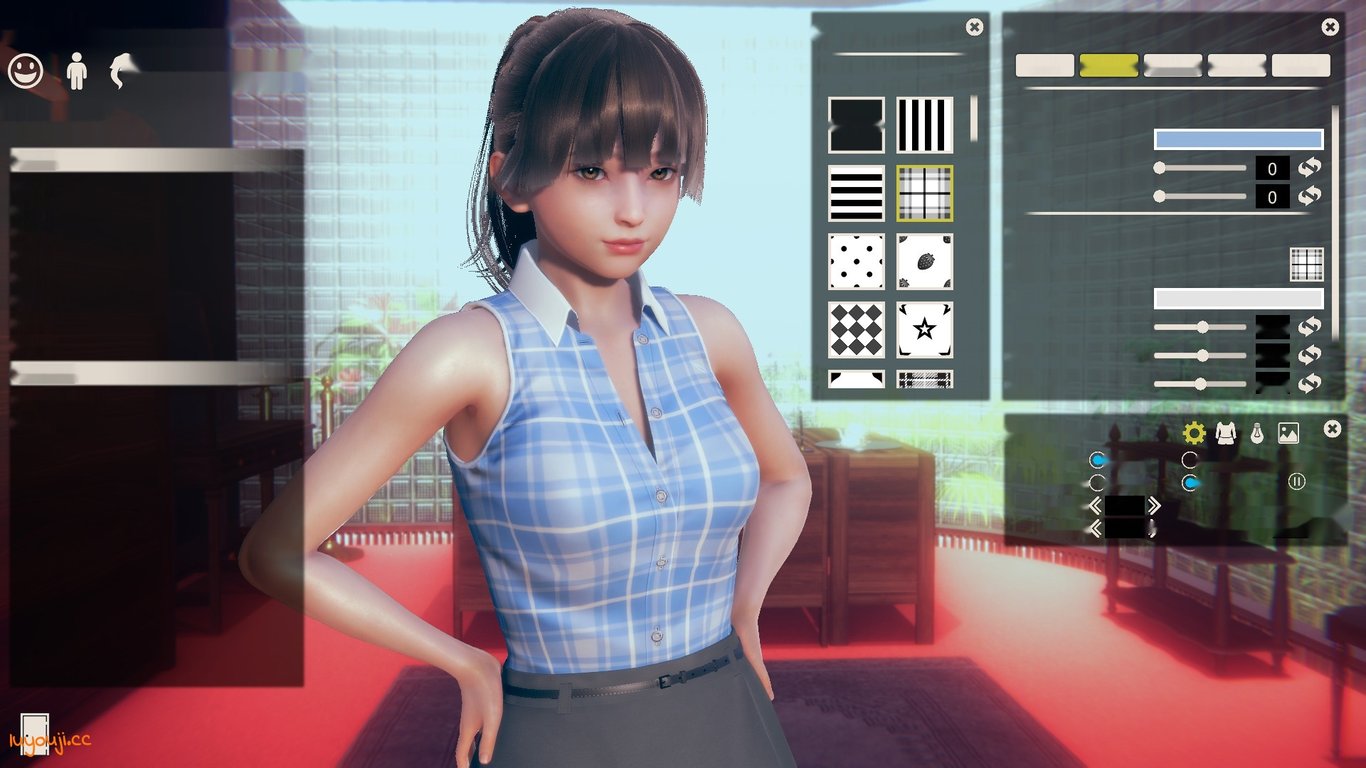The image size is (1366, 768).
Task: Click the left arrow of the coordinate selector
Action: [1095, 505]
